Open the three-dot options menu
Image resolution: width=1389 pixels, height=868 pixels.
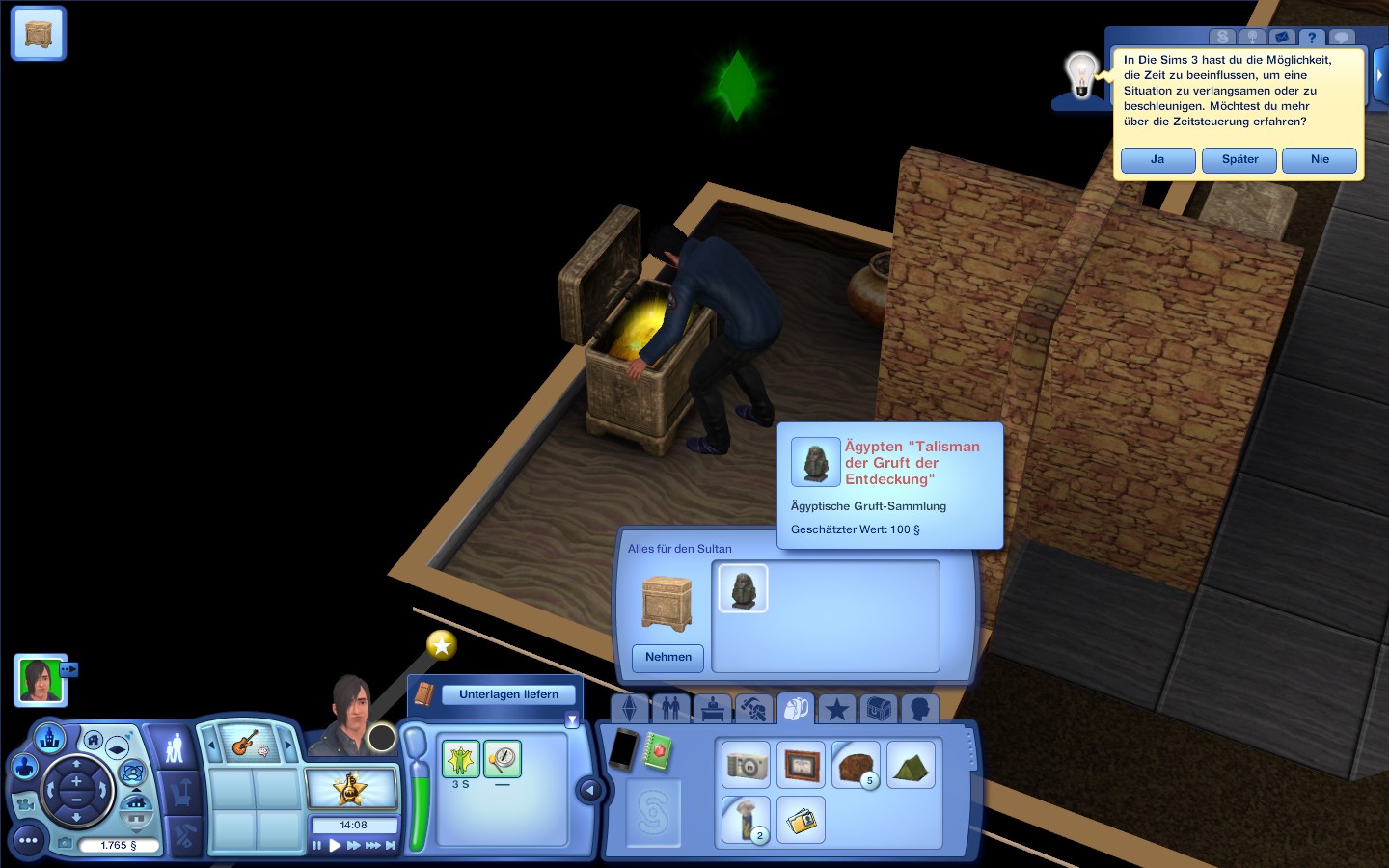click(28, 841)
